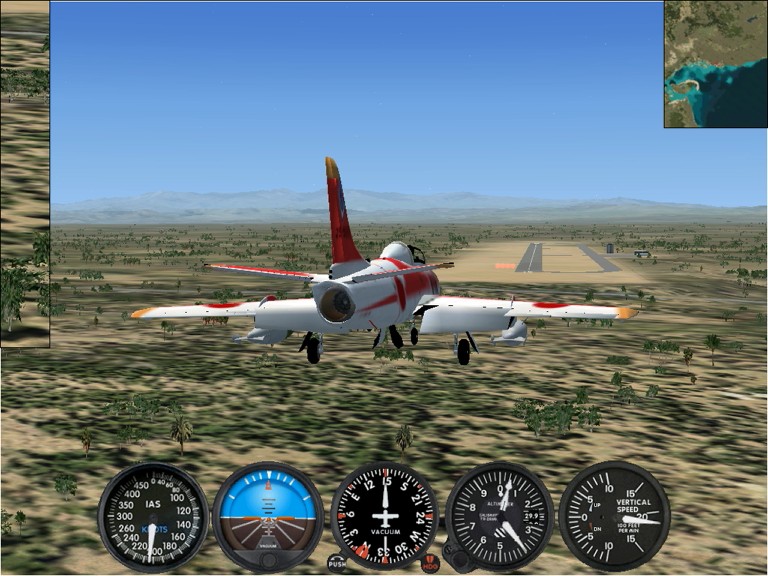Select the IAS airspeed indicator gauge
Viewport: 768px width, 576px height.
pos(152,516)
